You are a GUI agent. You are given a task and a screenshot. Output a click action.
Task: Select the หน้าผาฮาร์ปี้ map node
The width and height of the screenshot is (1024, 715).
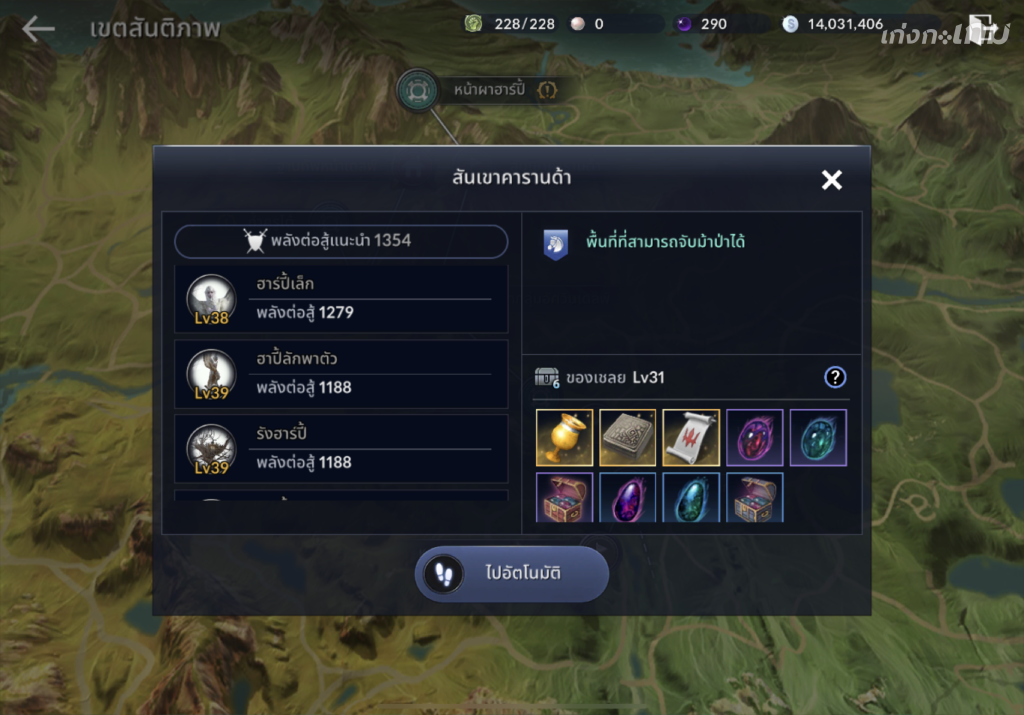click(417, 90)
